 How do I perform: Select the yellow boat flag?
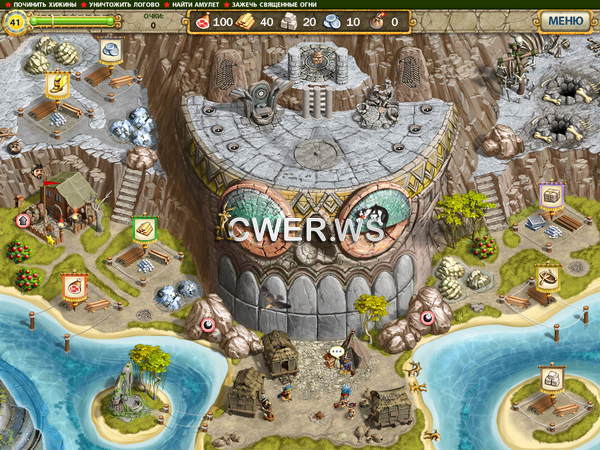point(546,276)
